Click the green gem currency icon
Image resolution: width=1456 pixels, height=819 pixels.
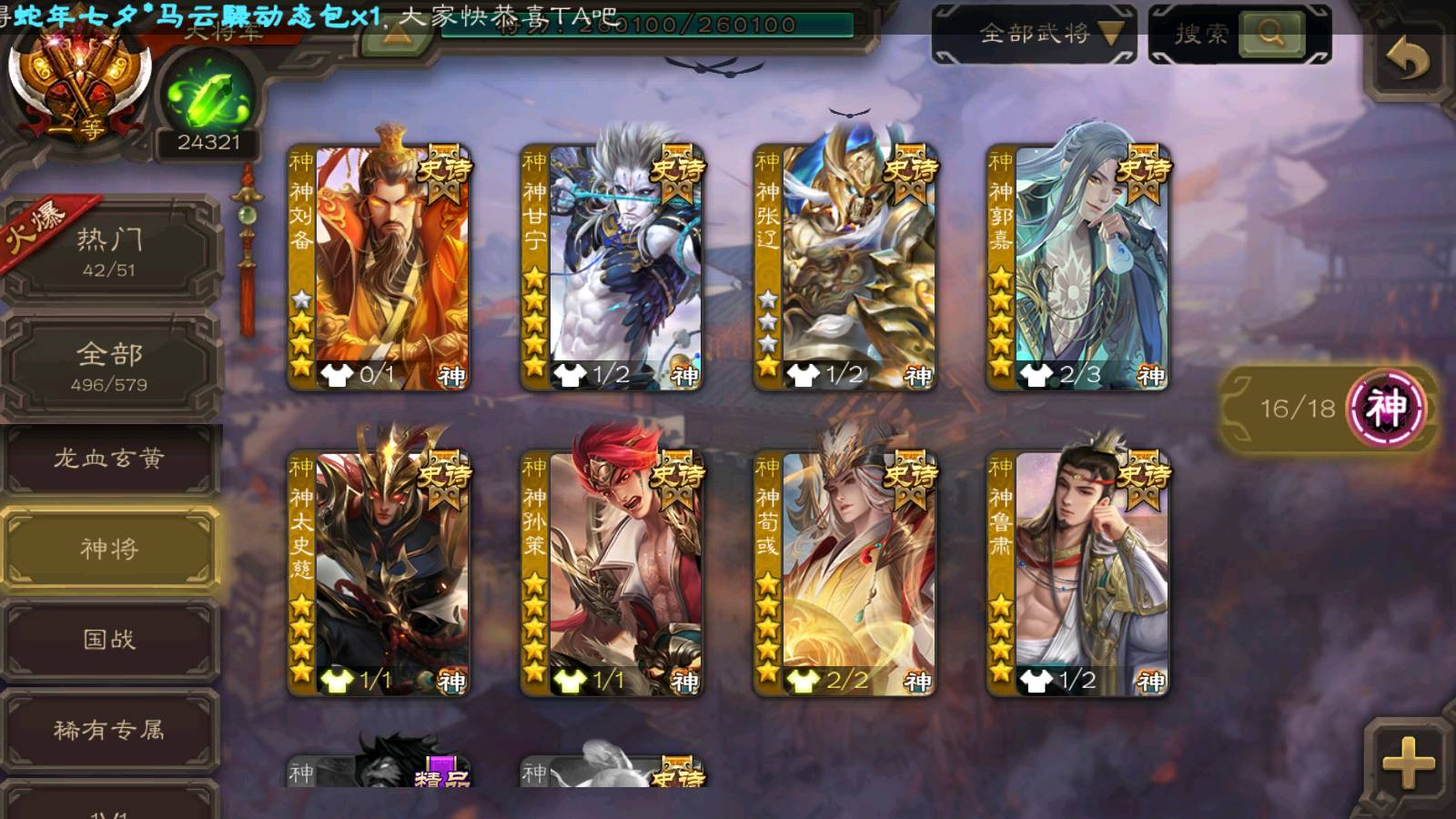(x=208, y=96)
